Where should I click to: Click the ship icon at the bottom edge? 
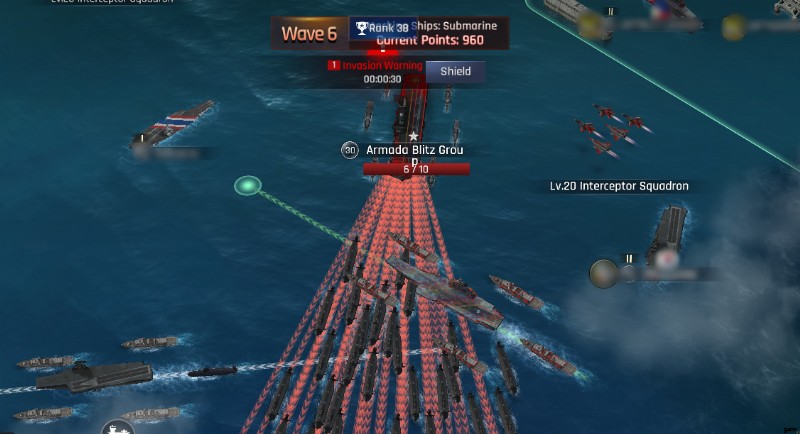tap(118, 427)
